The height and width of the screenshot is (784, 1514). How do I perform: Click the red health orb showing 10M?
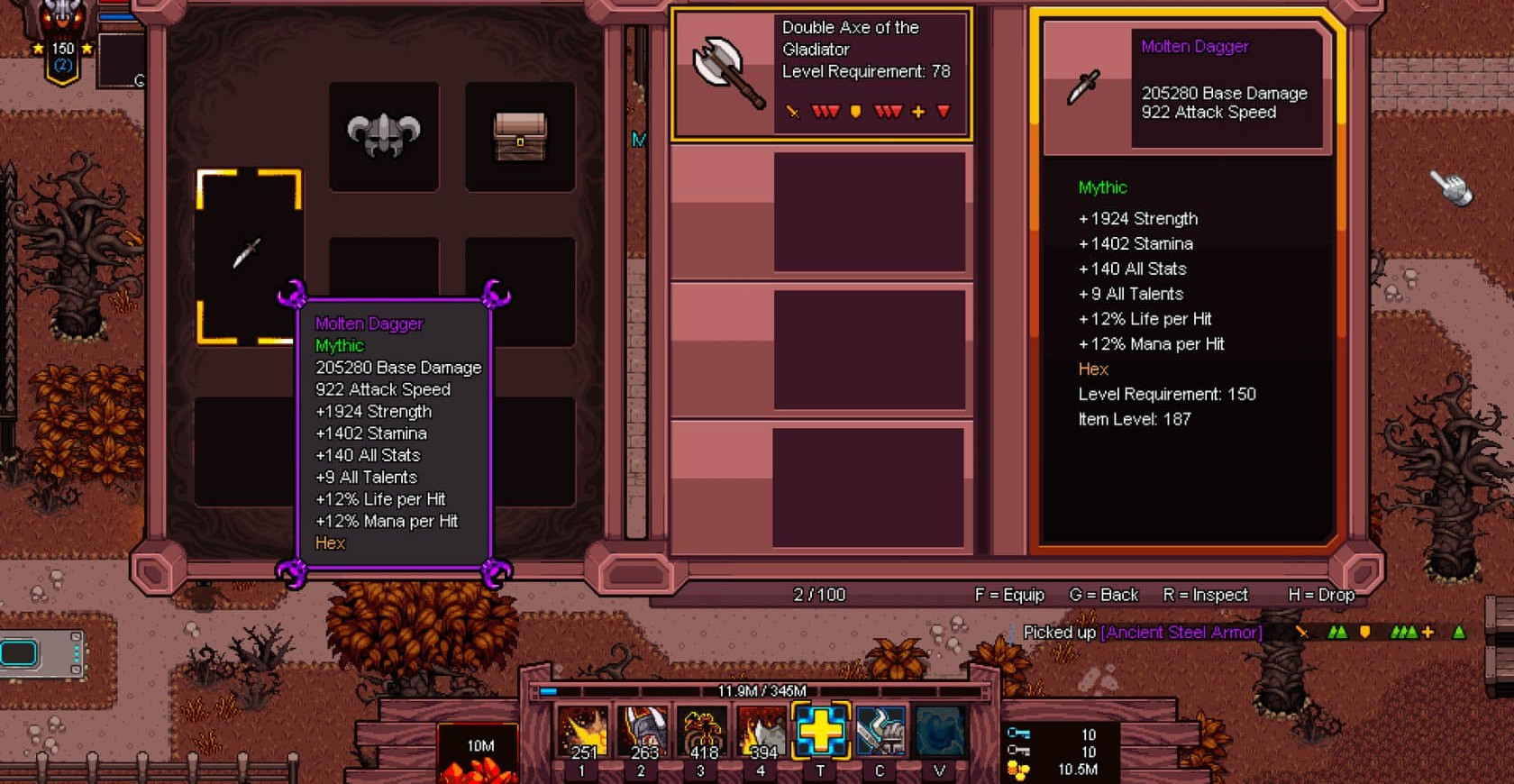coord(479,755)
